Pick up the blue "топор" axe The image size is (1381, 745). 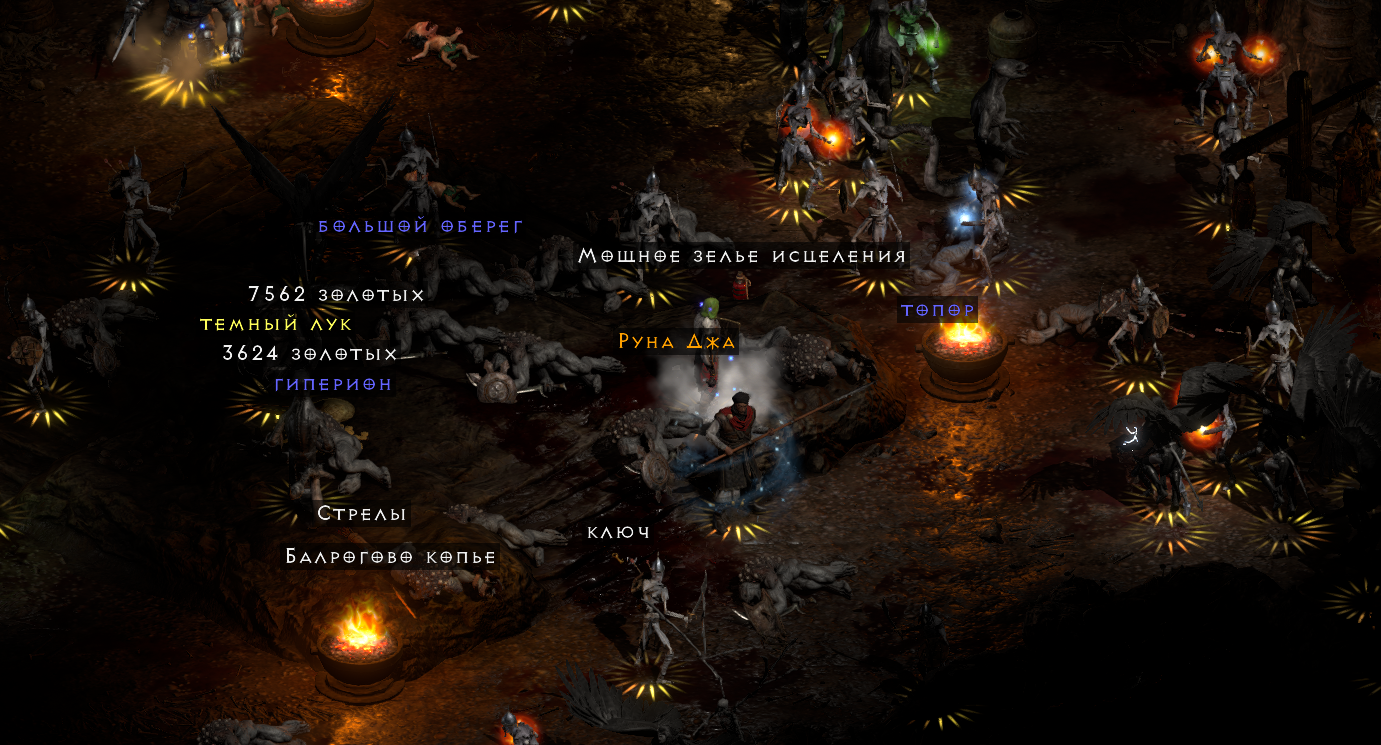(938, 310)
